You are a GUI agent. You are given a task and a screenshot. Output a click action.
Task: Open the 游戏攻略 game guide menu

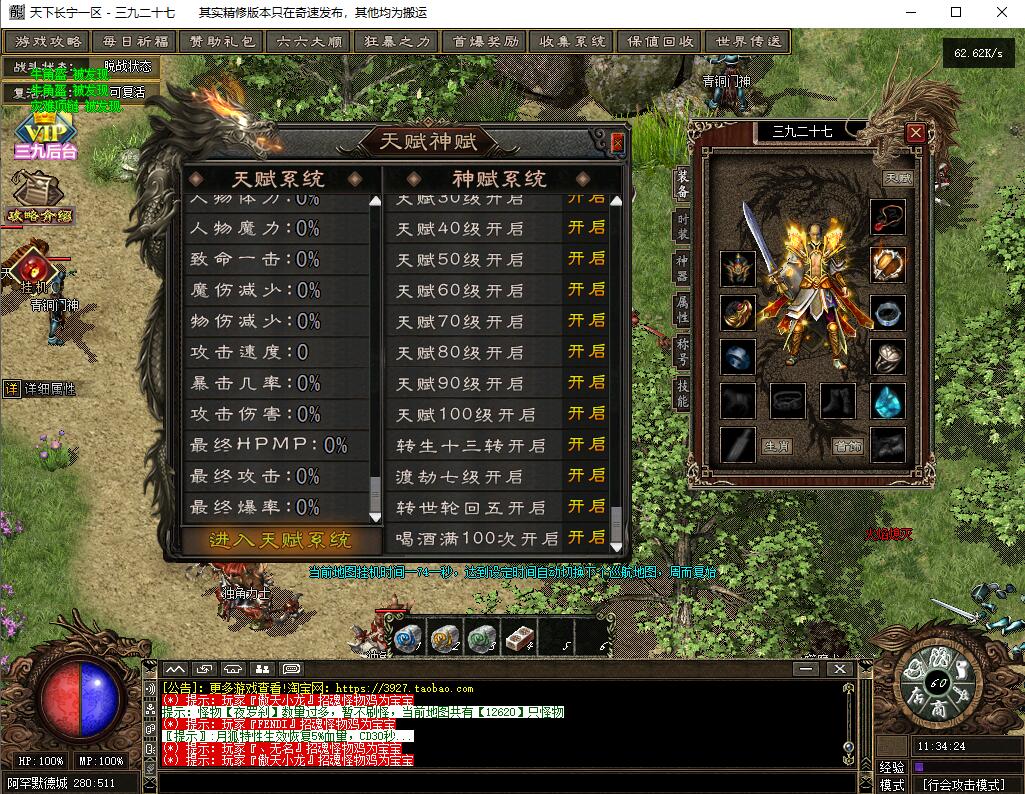click(49, 42)
